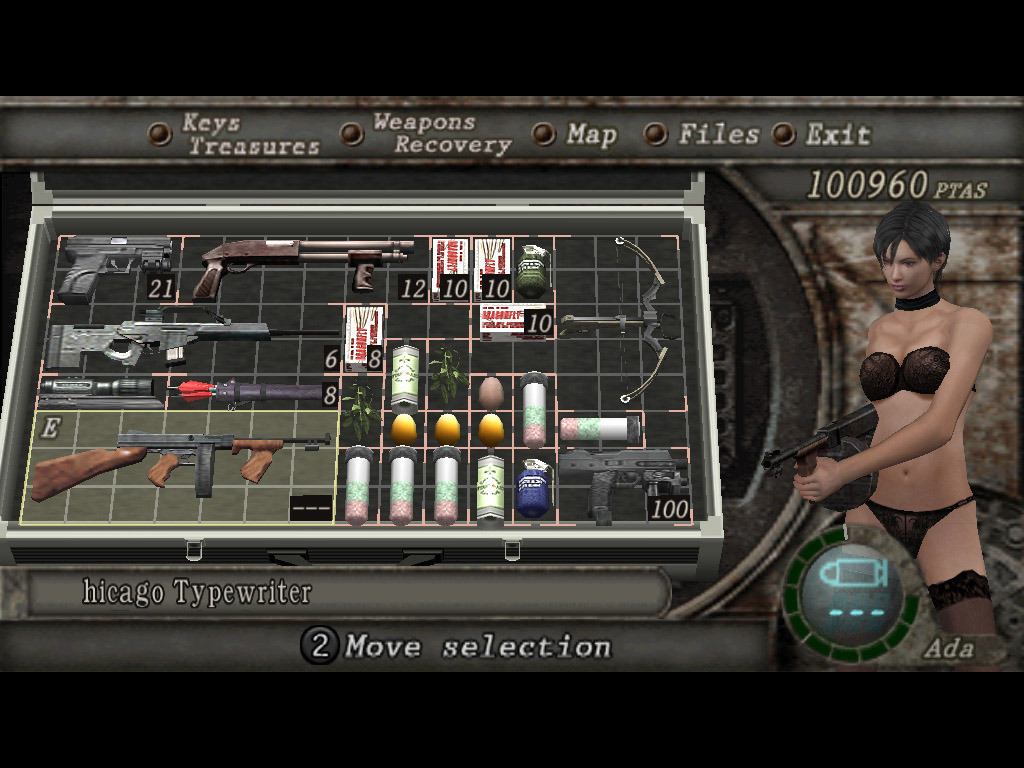Image resolution: width=1024 pixels, height=768 pixels.
Task: Pick the green hand grenade
Action: 533,269
